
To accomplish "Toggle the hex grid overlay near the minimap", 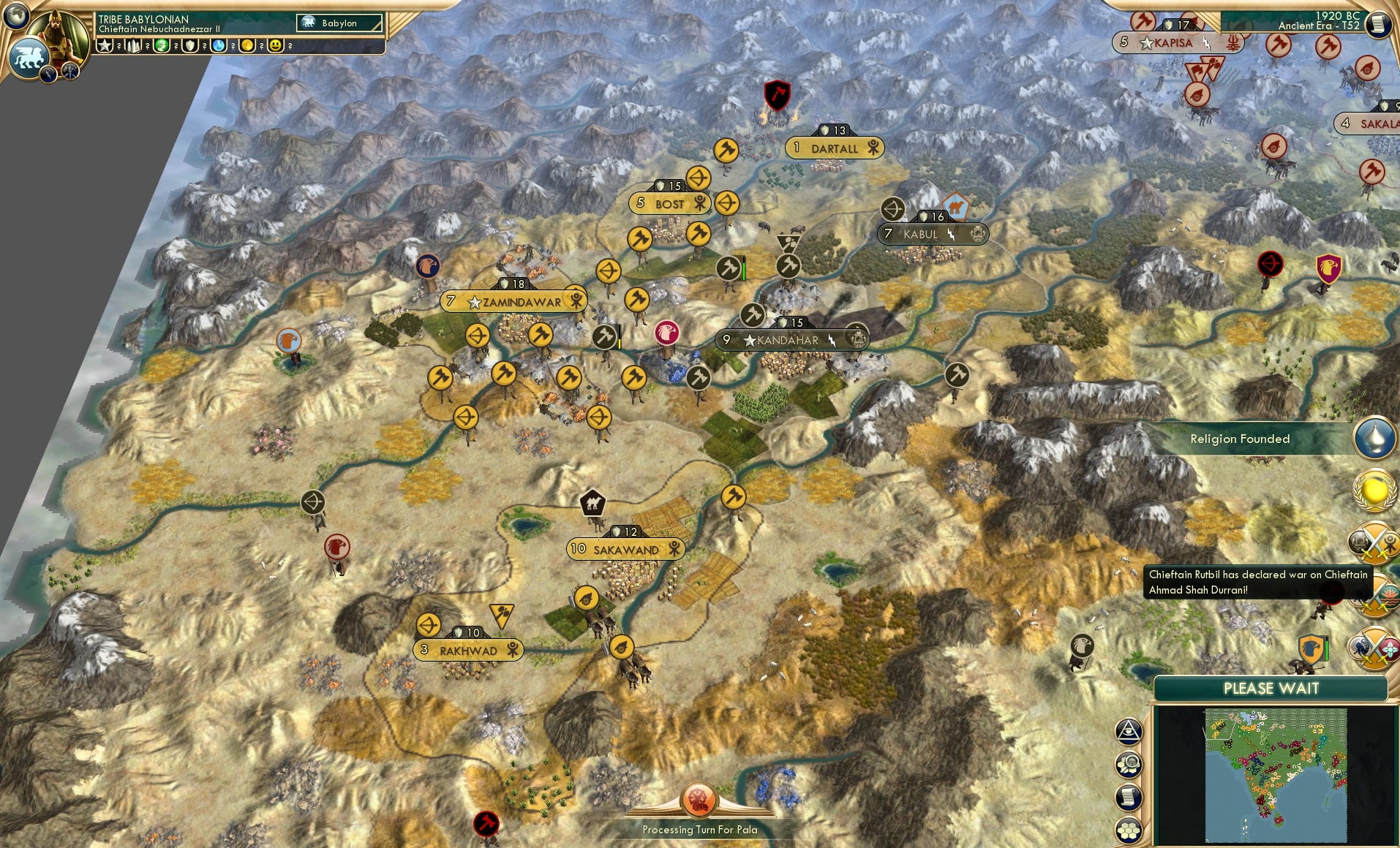I will (x=1129, y=829).
